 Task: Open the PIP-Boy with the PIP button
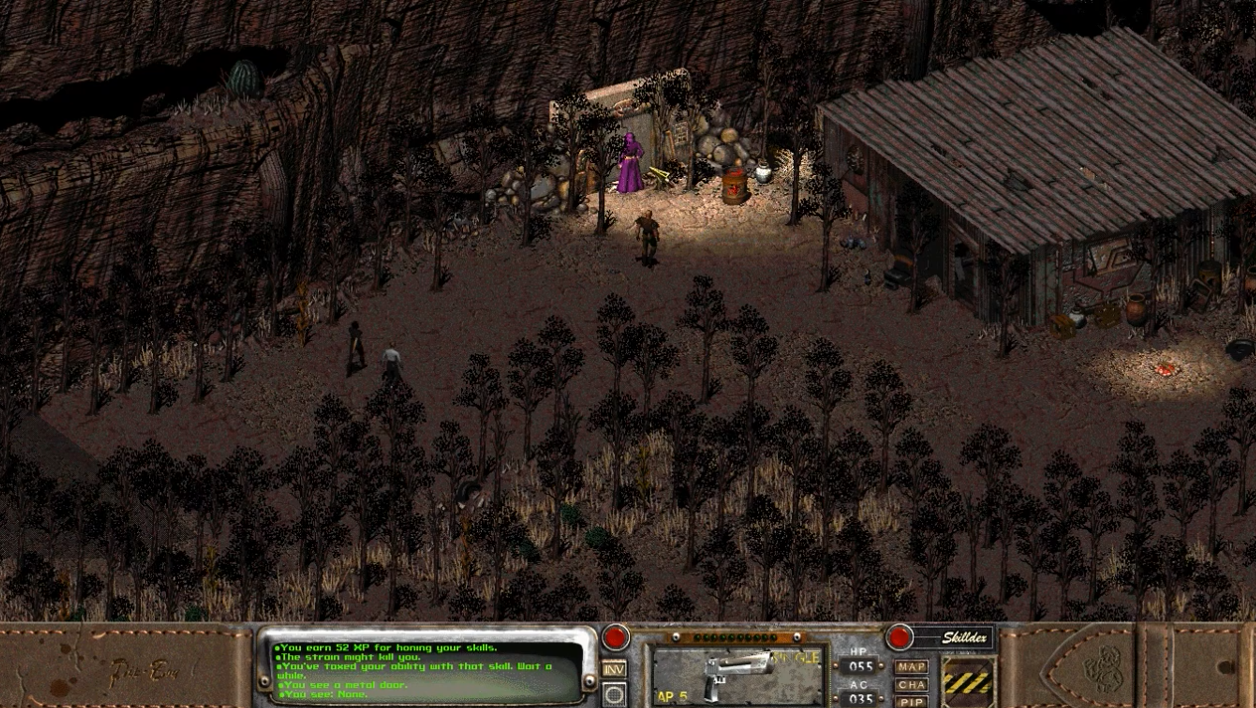pyautogui.click(x=911, y=702)
